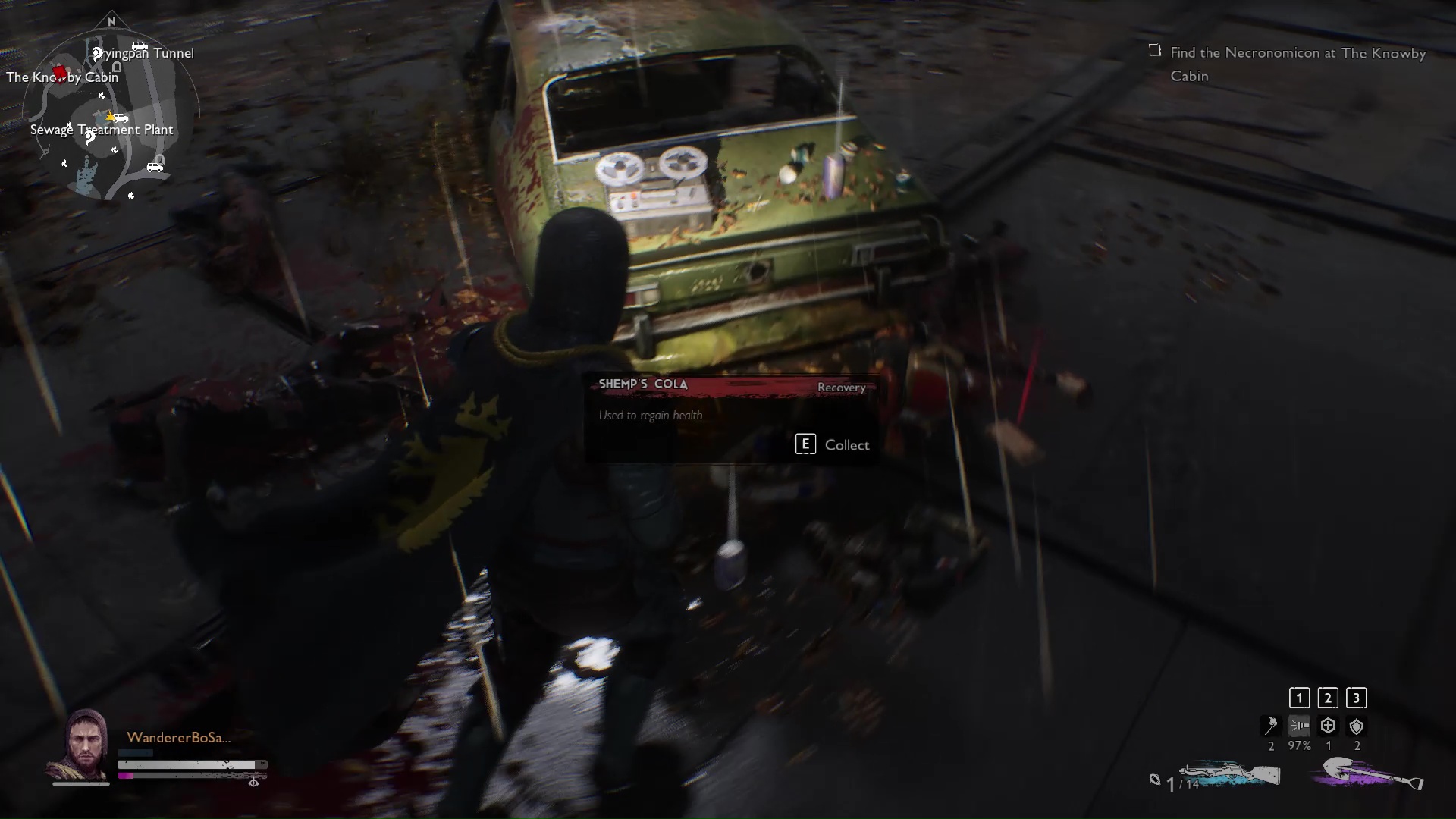Click the Recovery tag on the item tooltip
This screenshot has height=819, width=1456.
pyautogui.click(x=840, y=388)
